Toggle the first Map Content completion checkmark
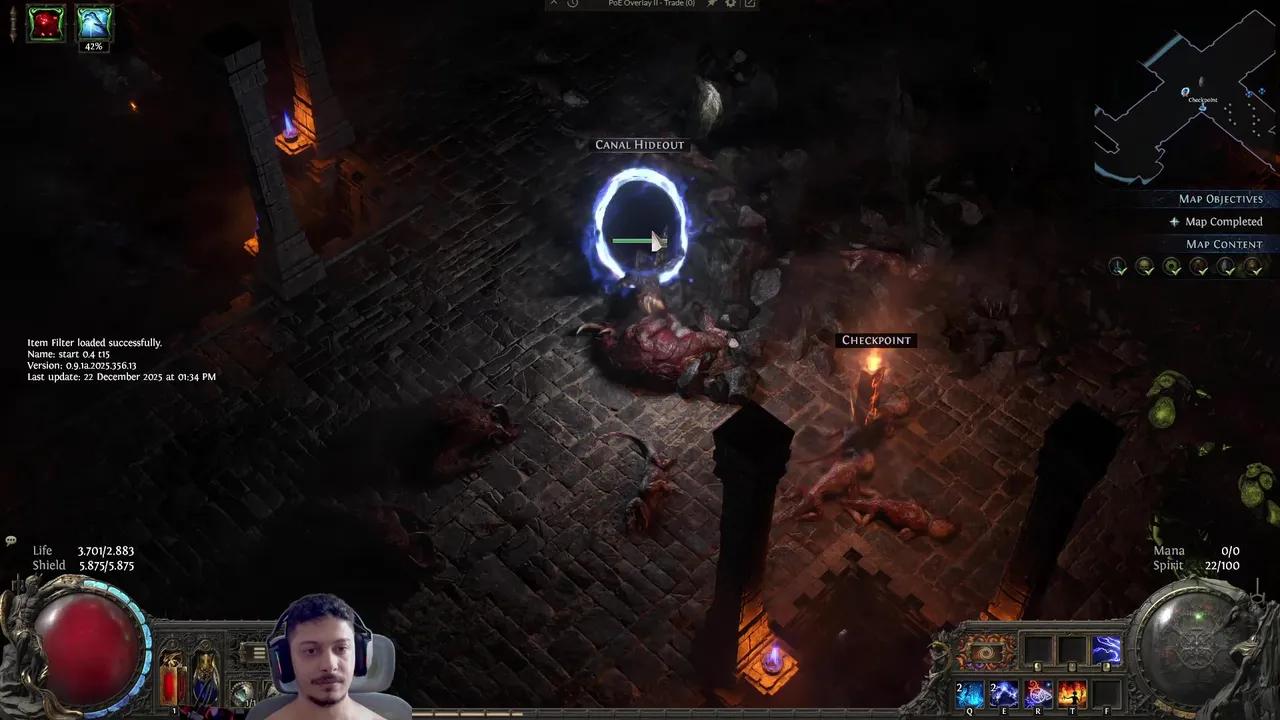Screen dimensions: 1280x720 click(1118, 266)
